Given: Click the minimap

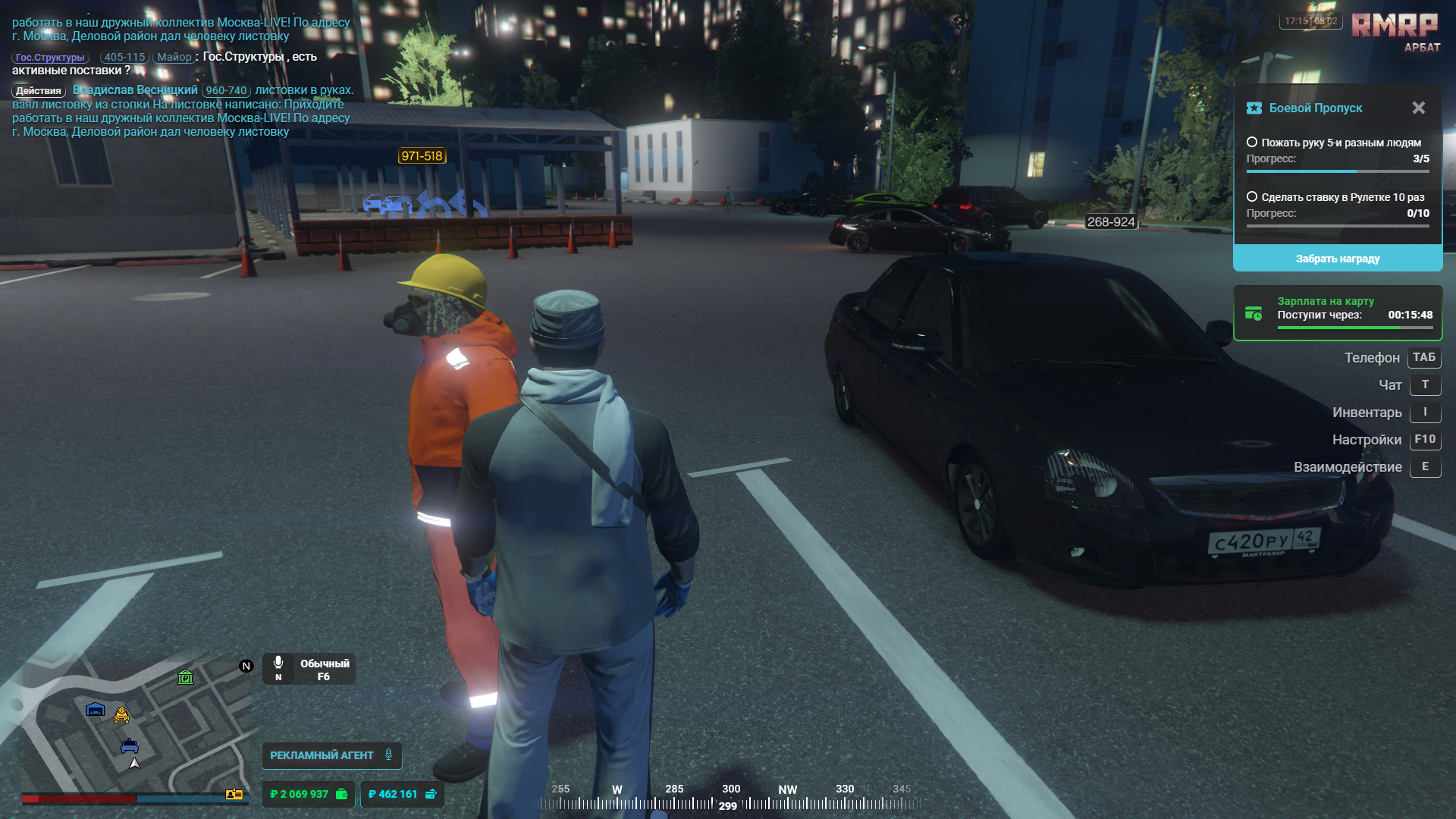Looking at the screenshot, I should [136, 728].
